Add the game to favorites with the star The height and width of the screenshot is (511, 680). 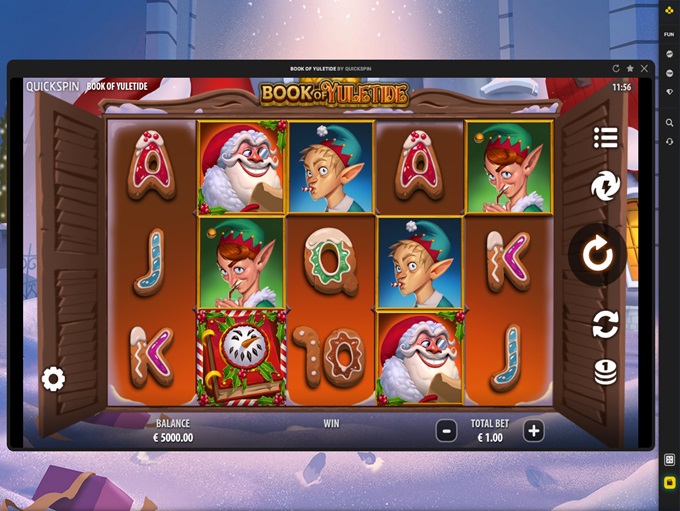(x=630, y=69)
